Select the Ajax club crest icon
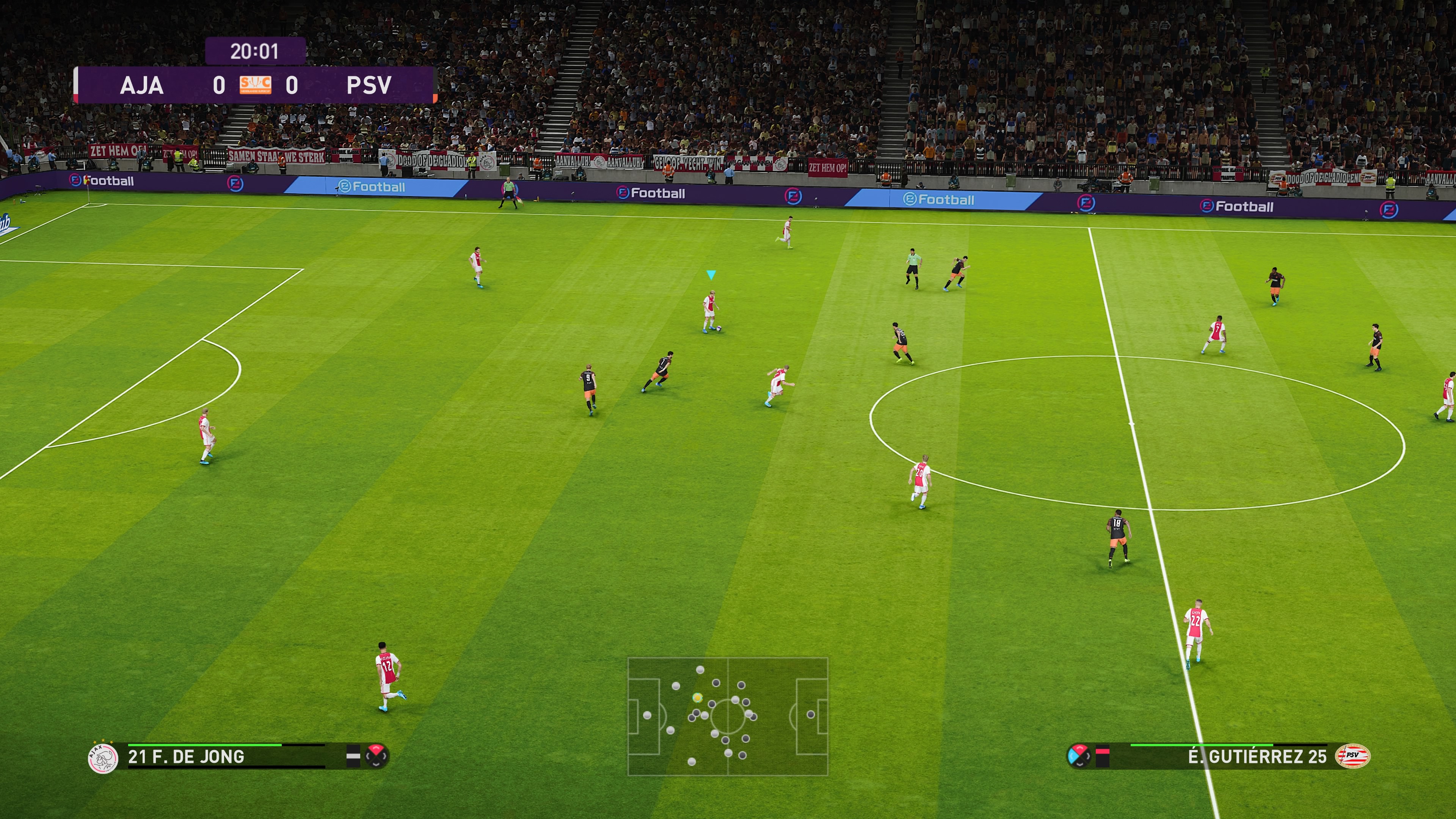The width and height of the screenshot is (1456, 819). coord(103,758)
